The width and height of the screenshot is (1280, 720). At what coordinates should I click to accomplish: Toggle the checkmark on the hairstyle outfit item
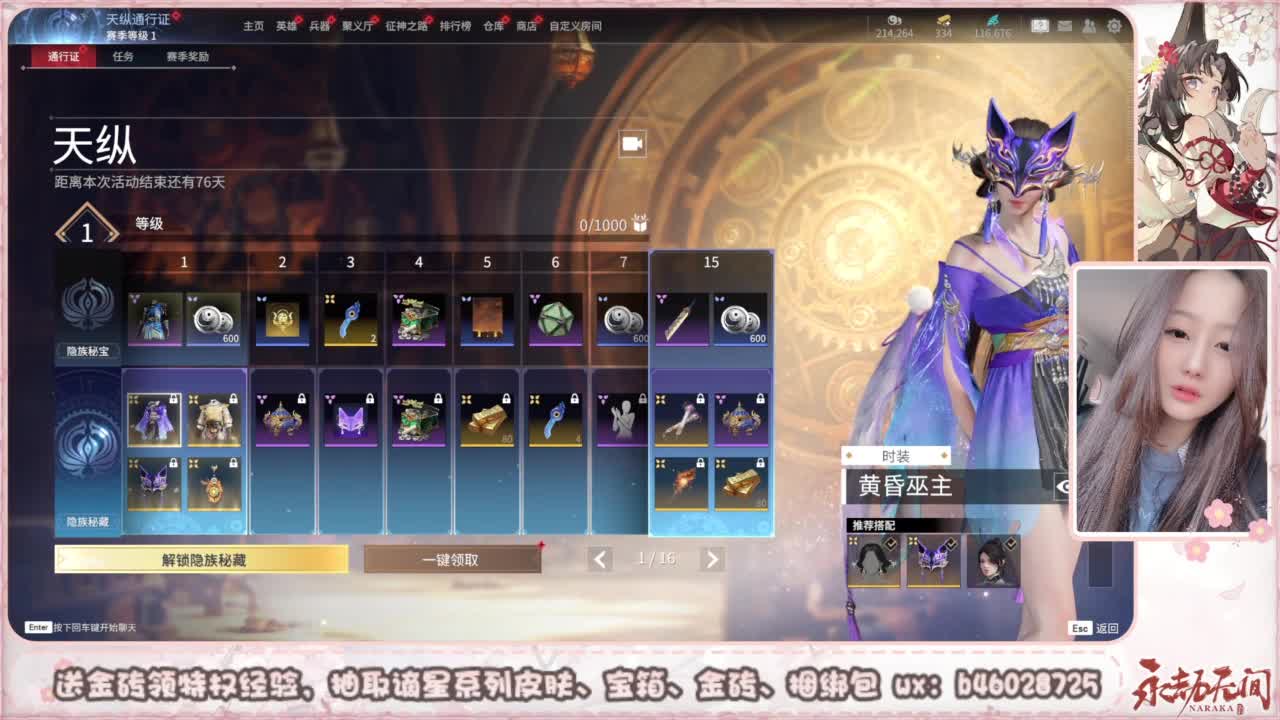click(890, 542)
